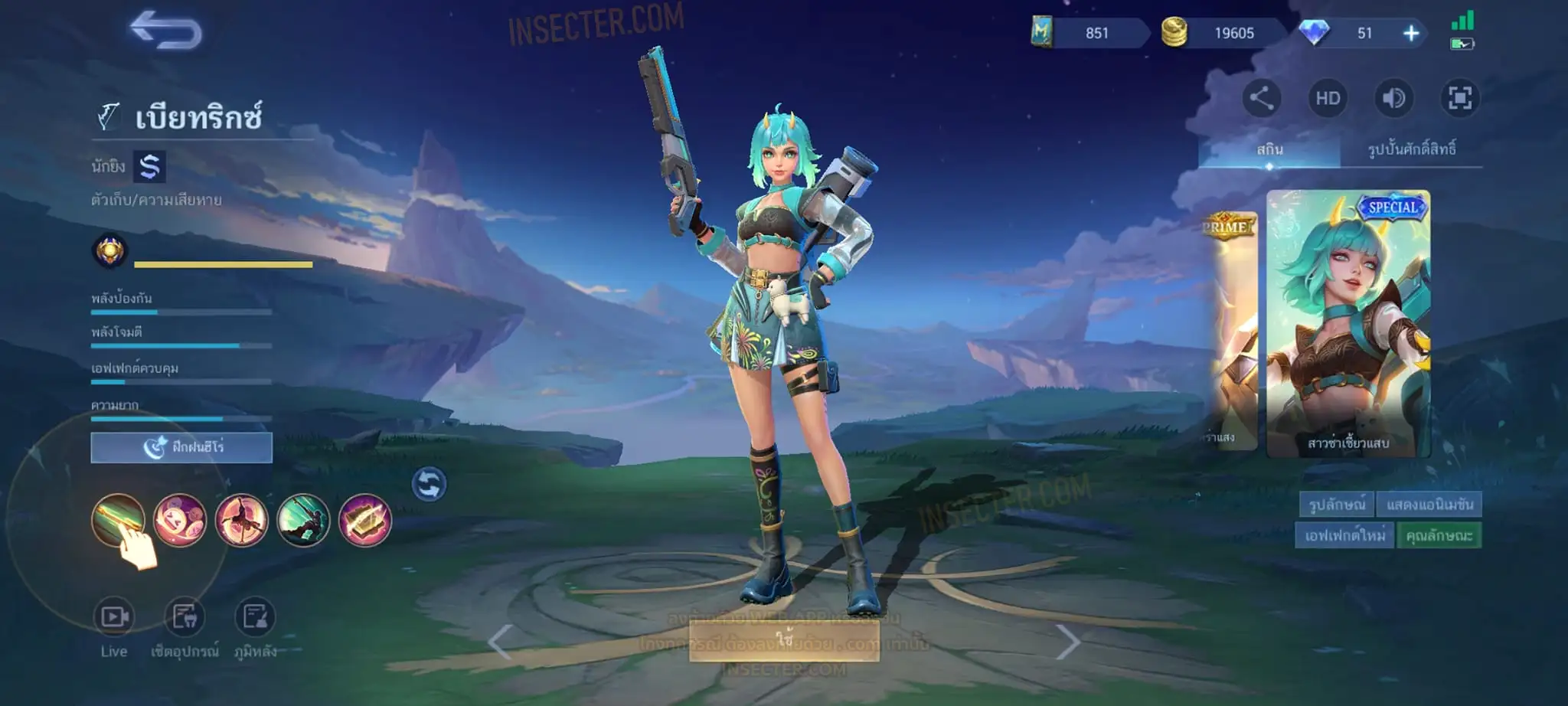
Task: Add diamonds with the plus button
Action: click(x=1411, y=33)
